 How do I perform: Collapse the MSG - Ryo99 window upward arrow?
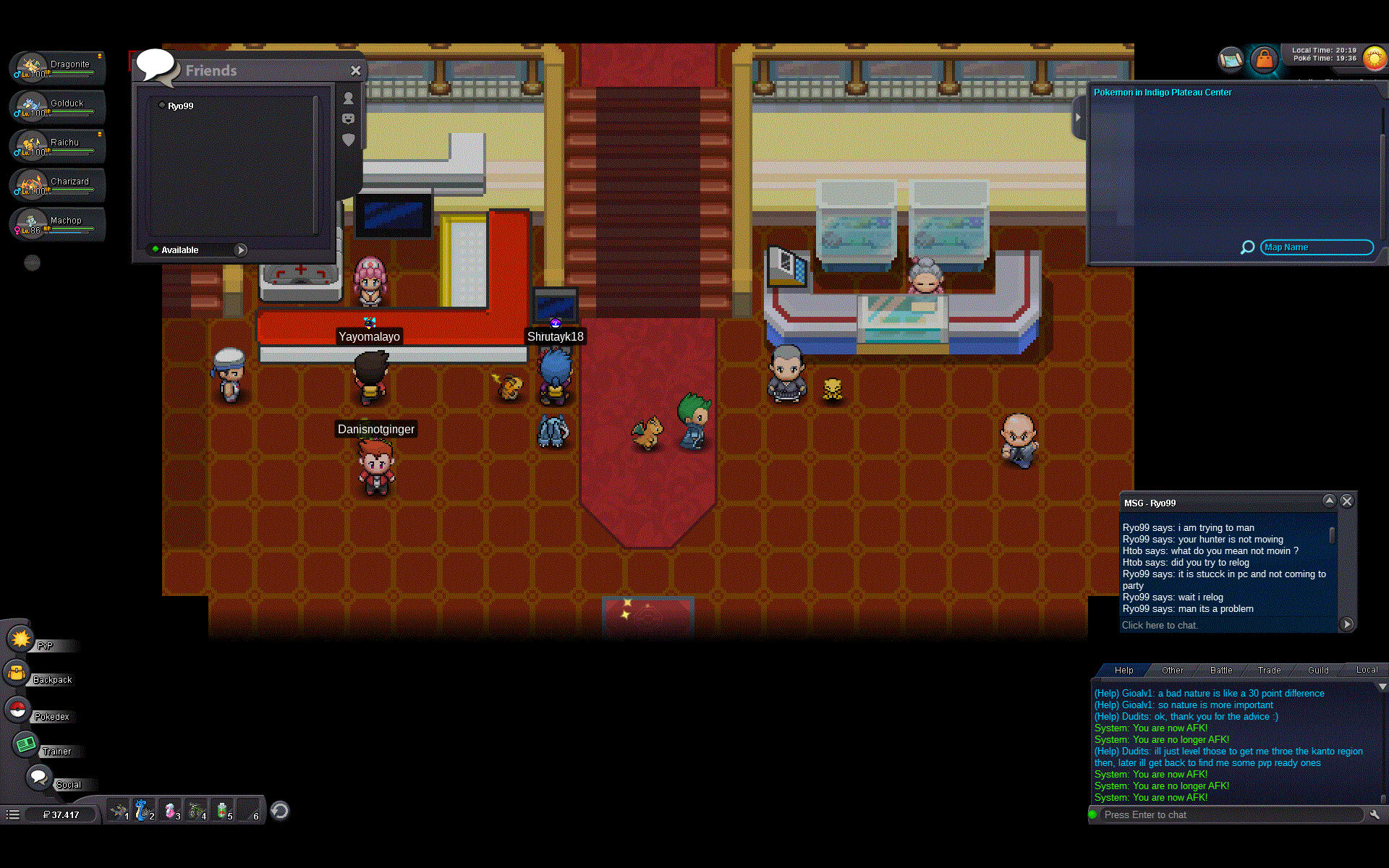1330,501
